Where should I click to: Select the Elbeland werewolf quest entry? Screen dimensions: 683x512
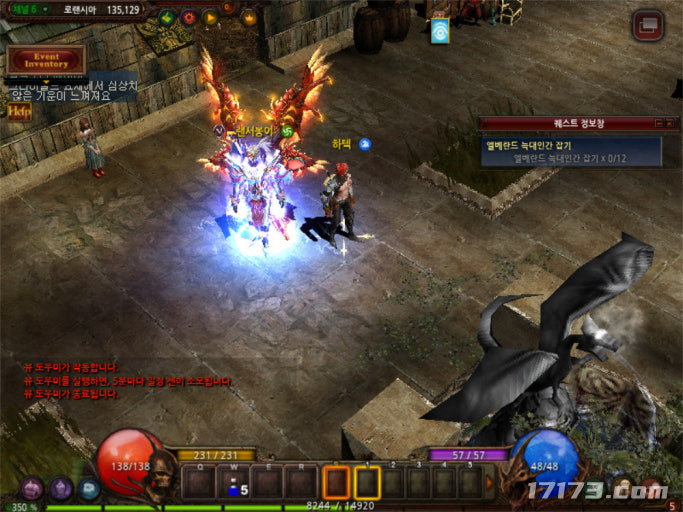570,151
